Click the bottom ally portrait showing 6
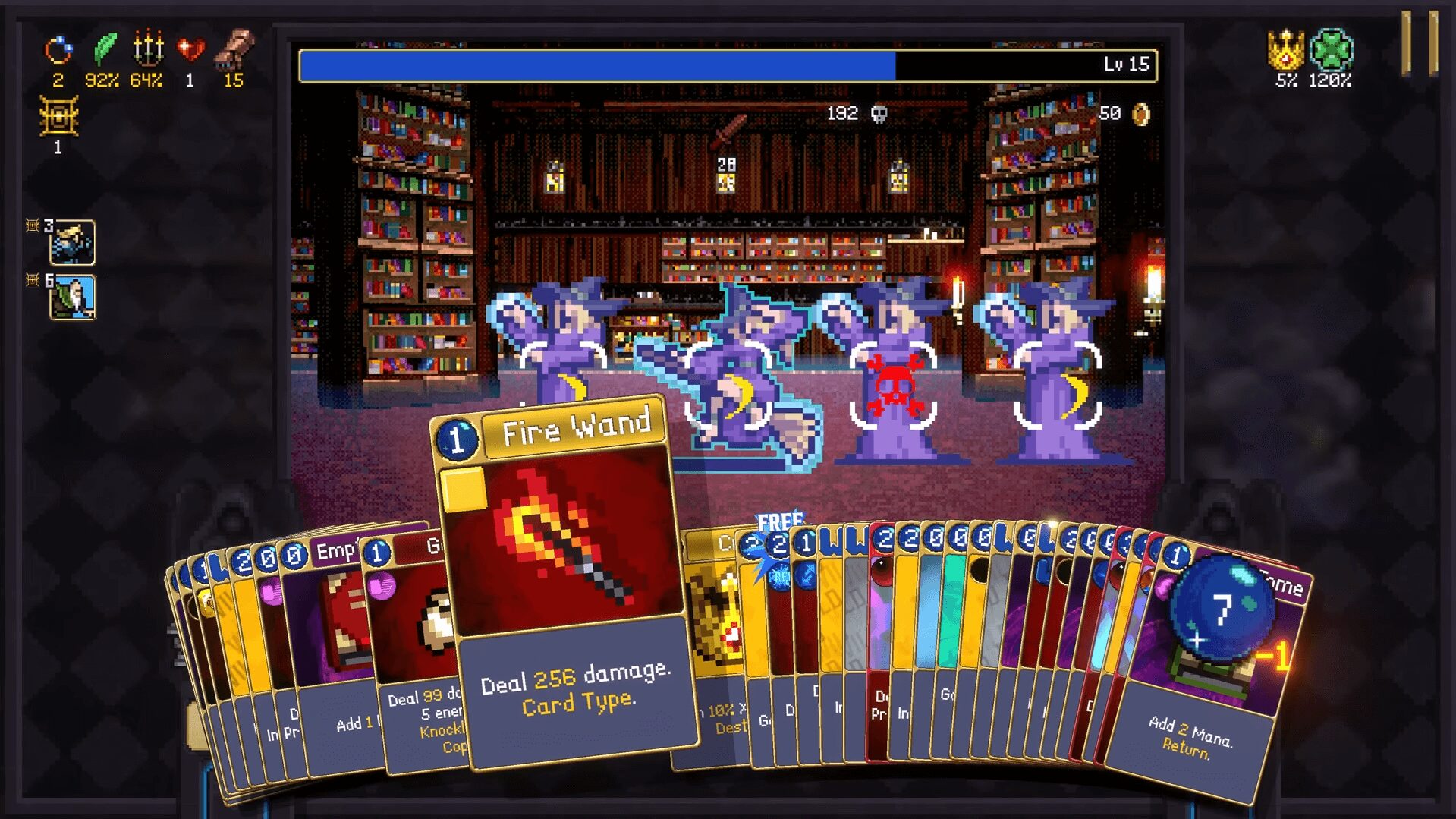This screenshot has width=1456, height=819. [x=76, y=296]
